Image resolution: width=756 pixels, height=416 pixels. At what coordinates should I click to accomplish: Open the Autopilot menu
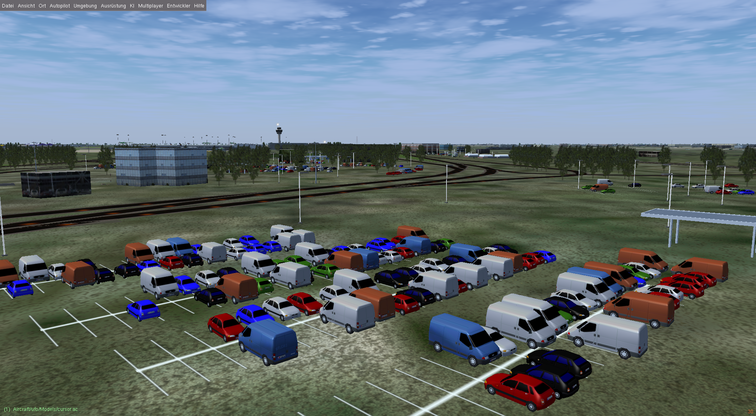point(60,5)
